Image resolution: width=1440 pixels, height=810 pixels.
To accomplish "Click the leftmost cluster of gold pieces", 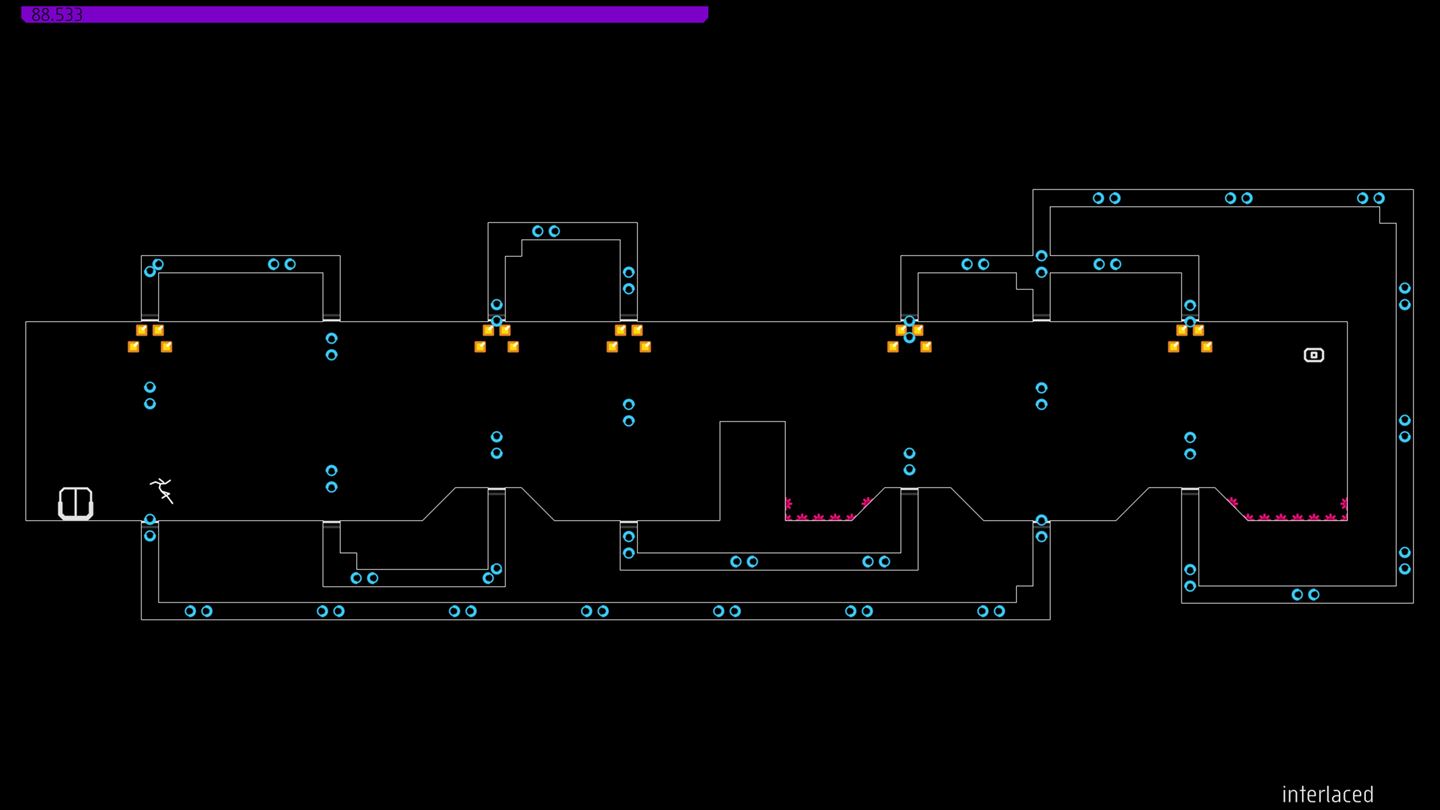I will click(x=148, y=337).
